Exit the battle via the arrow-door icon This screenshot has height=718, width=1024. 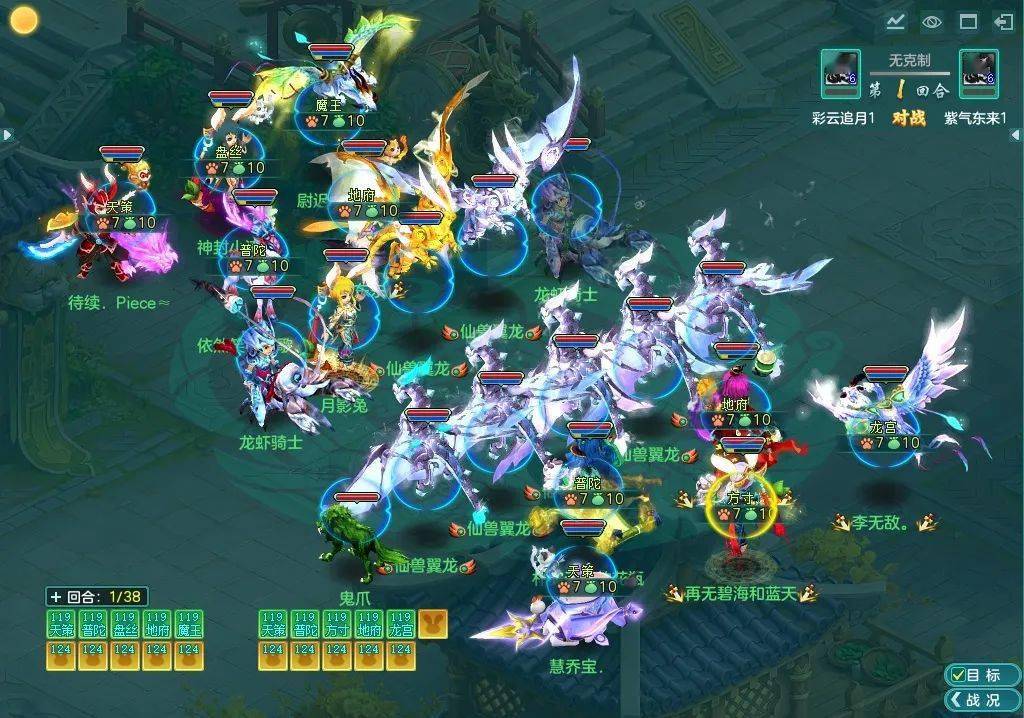point(1003,21)
